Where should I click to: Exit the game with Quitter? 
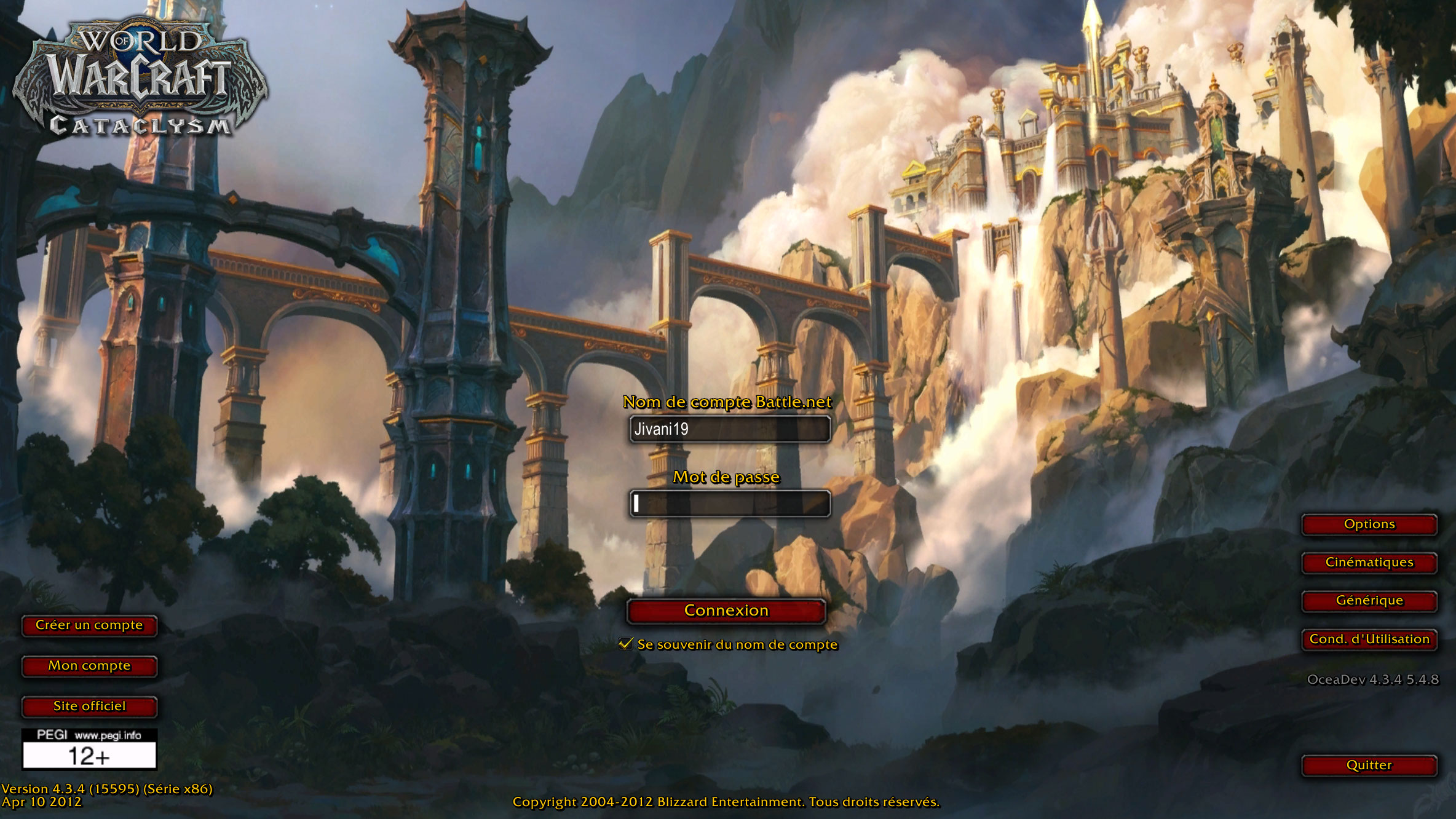[x=1369, y=766]
